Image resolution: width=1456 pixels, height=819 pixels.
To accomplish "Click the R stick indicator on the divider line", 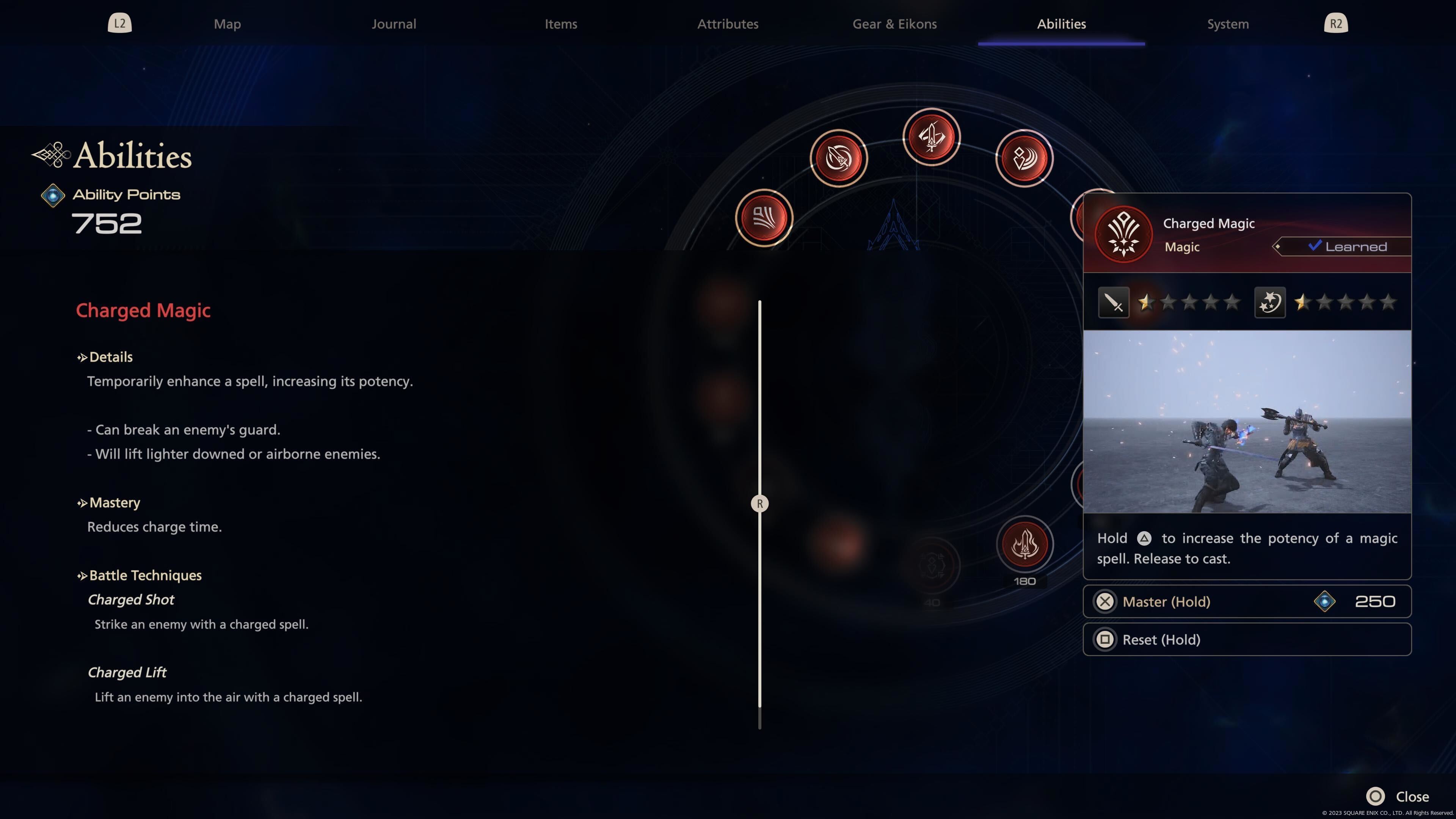I will (759, 503).
